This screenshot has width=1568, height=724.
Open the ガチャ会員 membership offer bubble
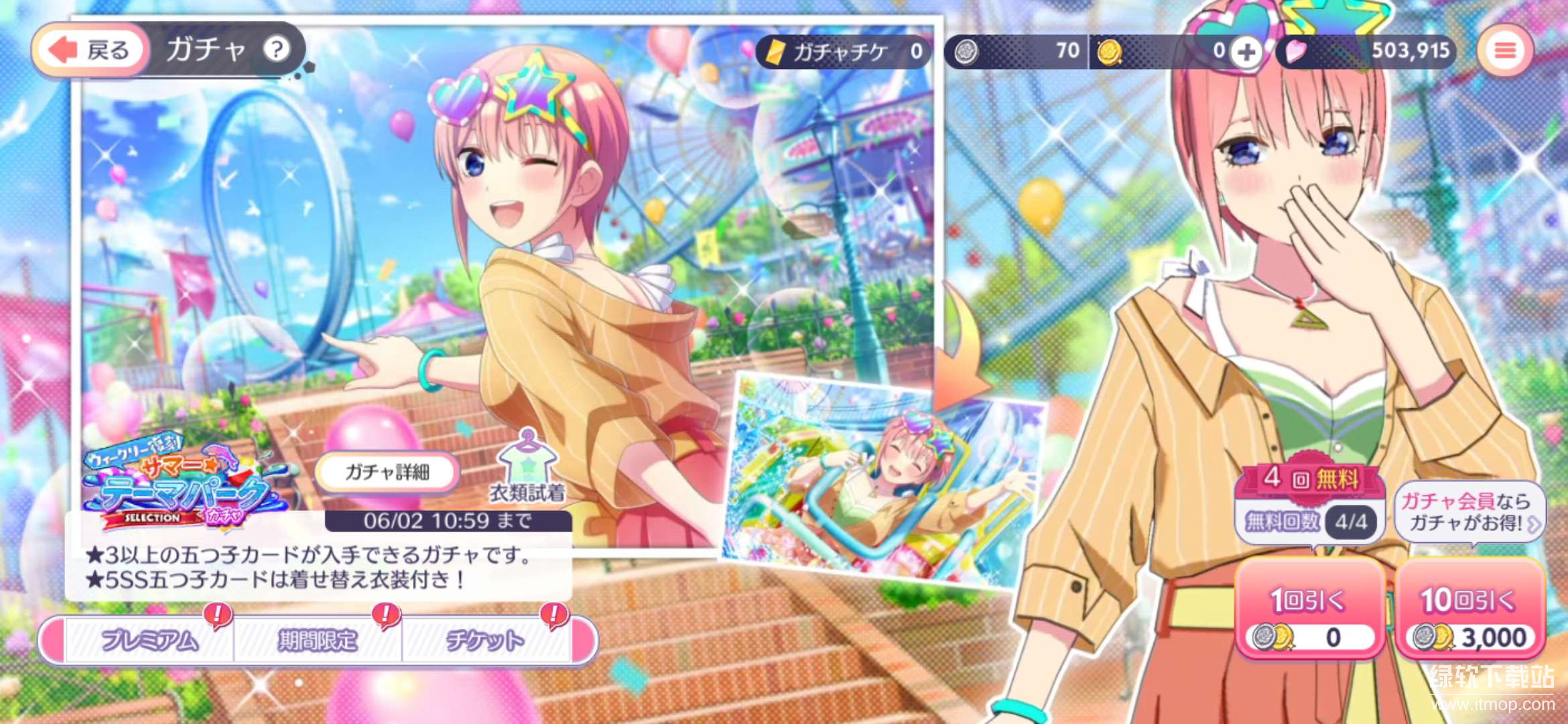click(x=1469, y=511)
